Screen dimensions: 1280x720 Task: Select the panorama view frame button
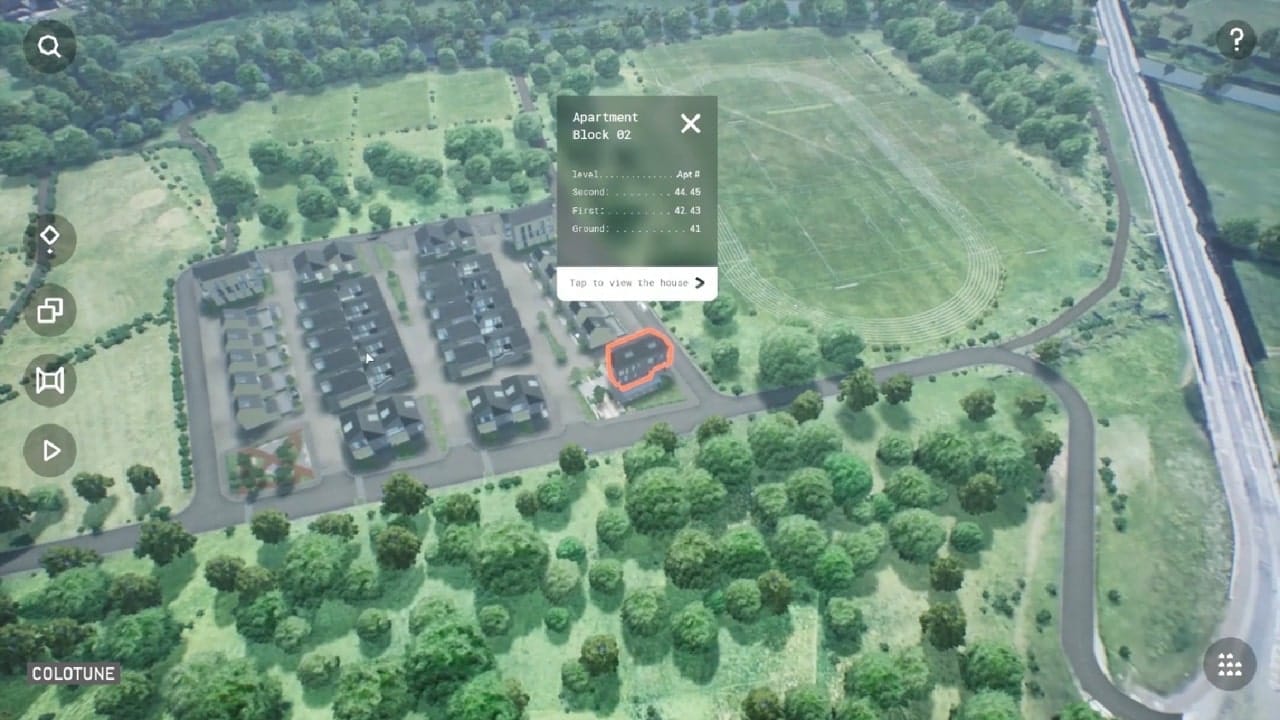tap(49, 380)
